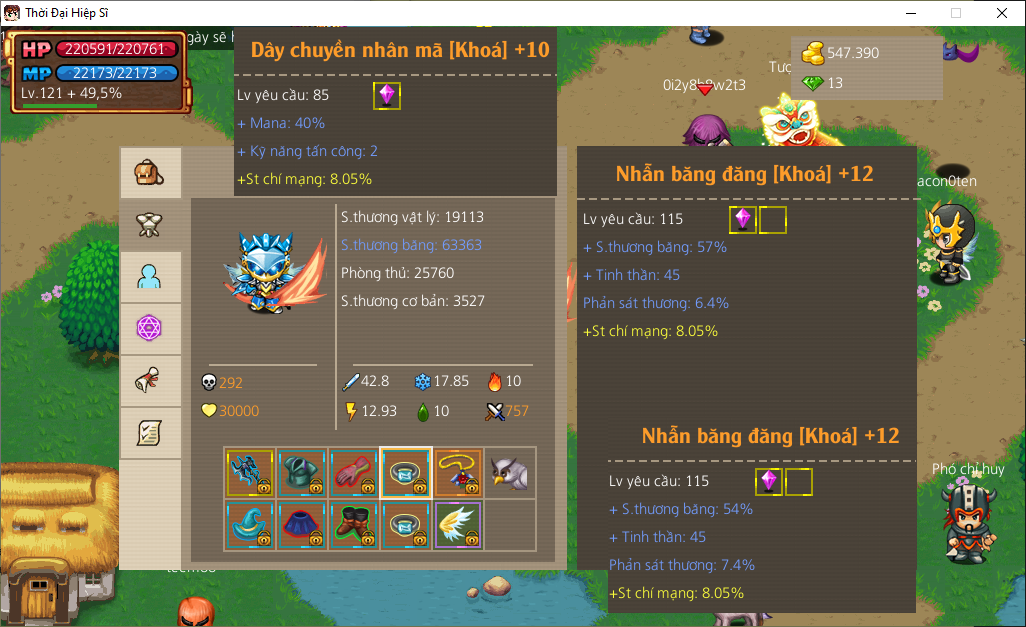The height and width of the screenshot is (627, 1026).
Task: Choose the green chest armor slot
Action: [302, 473]
